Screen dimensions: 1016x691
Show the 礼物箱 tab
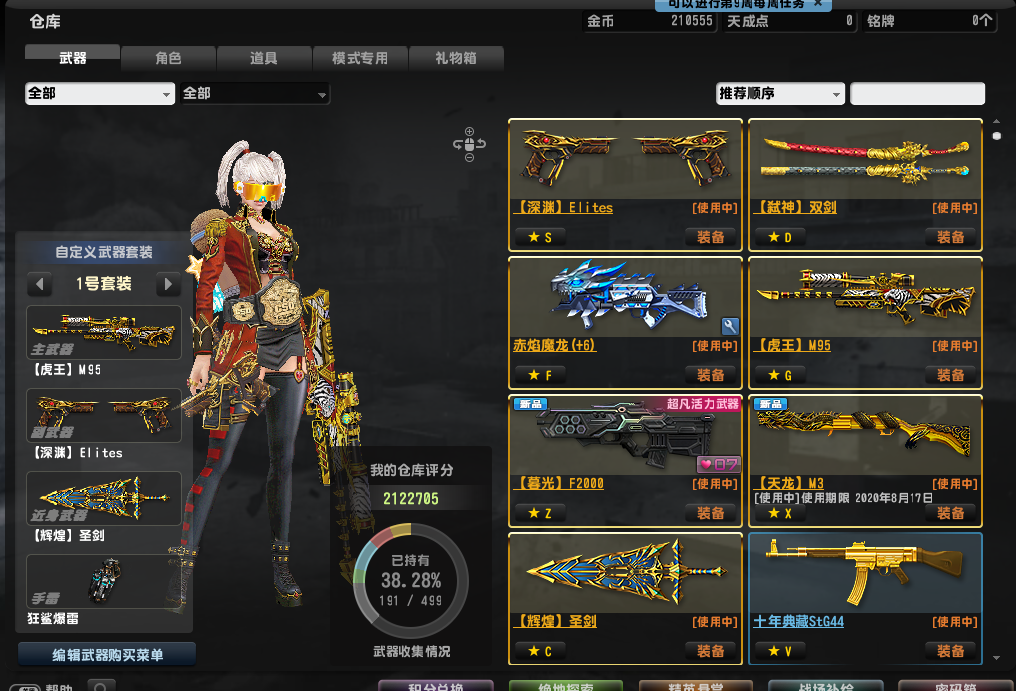[456, 59]
